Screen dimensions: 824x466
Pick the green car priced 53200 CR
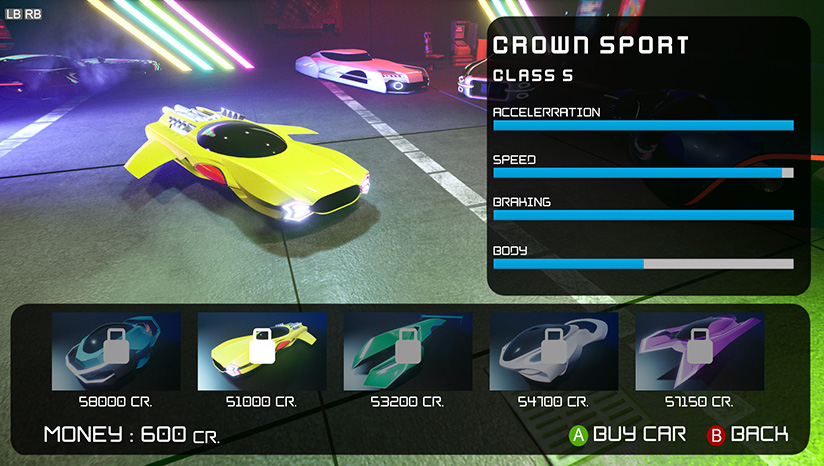[x=407, y=351]
